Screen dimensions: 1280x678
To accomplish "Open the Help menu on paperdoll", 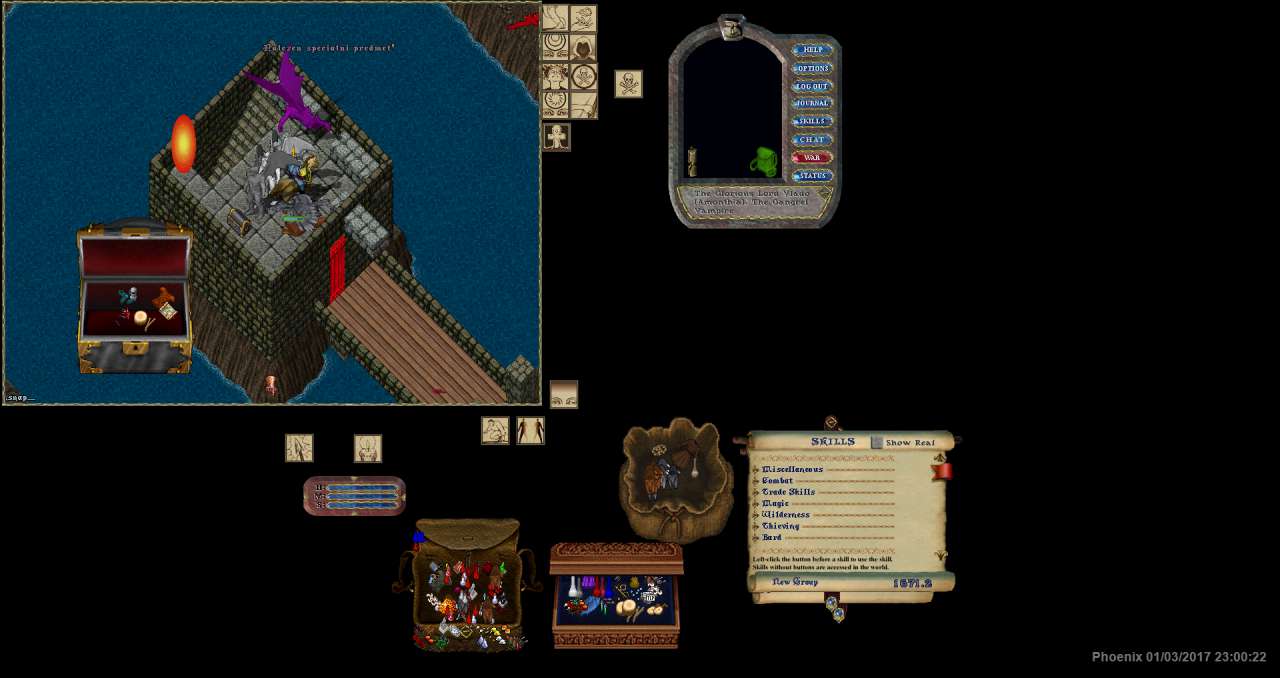I will coord(812,50).
